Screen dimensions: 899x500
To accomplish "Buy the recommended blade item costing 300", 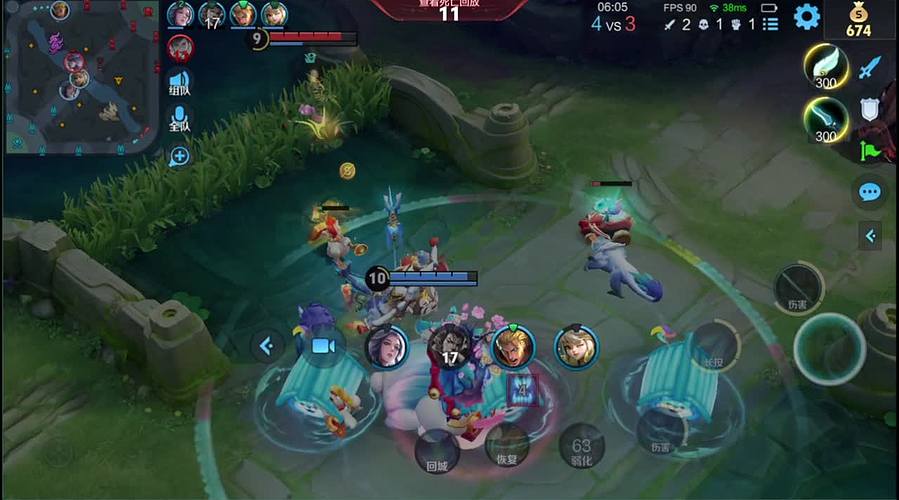I will tap(826, 122).
